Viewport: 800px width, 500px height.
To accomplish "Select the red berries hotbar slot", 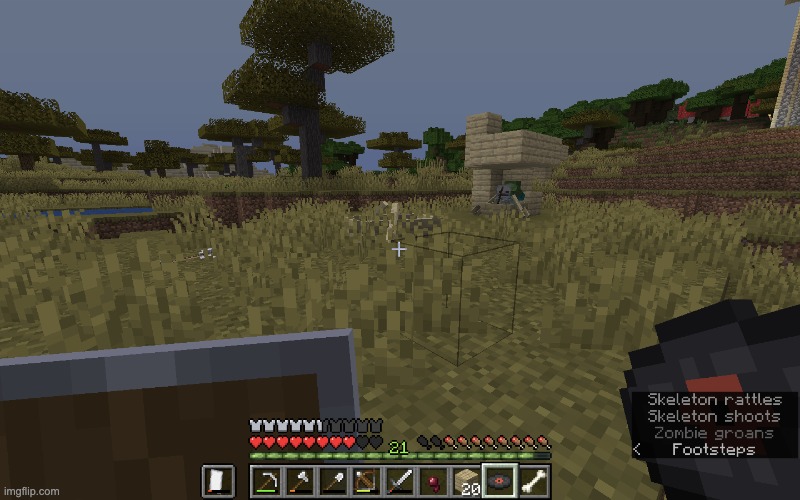I will point(433,482).
